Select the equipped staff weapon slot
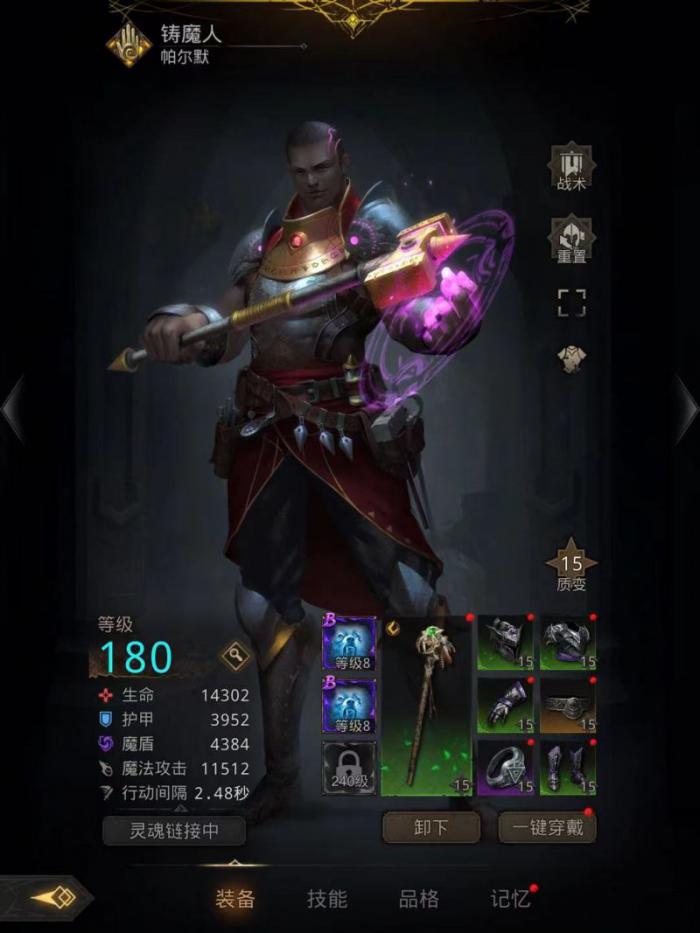This screenshot has width=700, height=933. 426,706
